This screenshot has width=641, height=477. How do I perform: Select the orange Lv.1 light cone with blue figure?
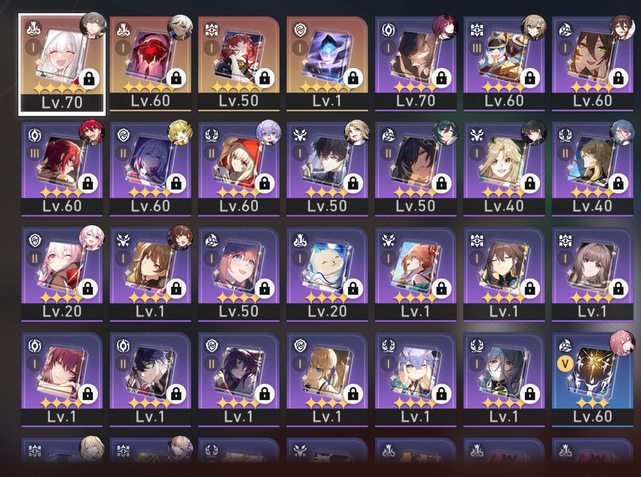point(327,63)
